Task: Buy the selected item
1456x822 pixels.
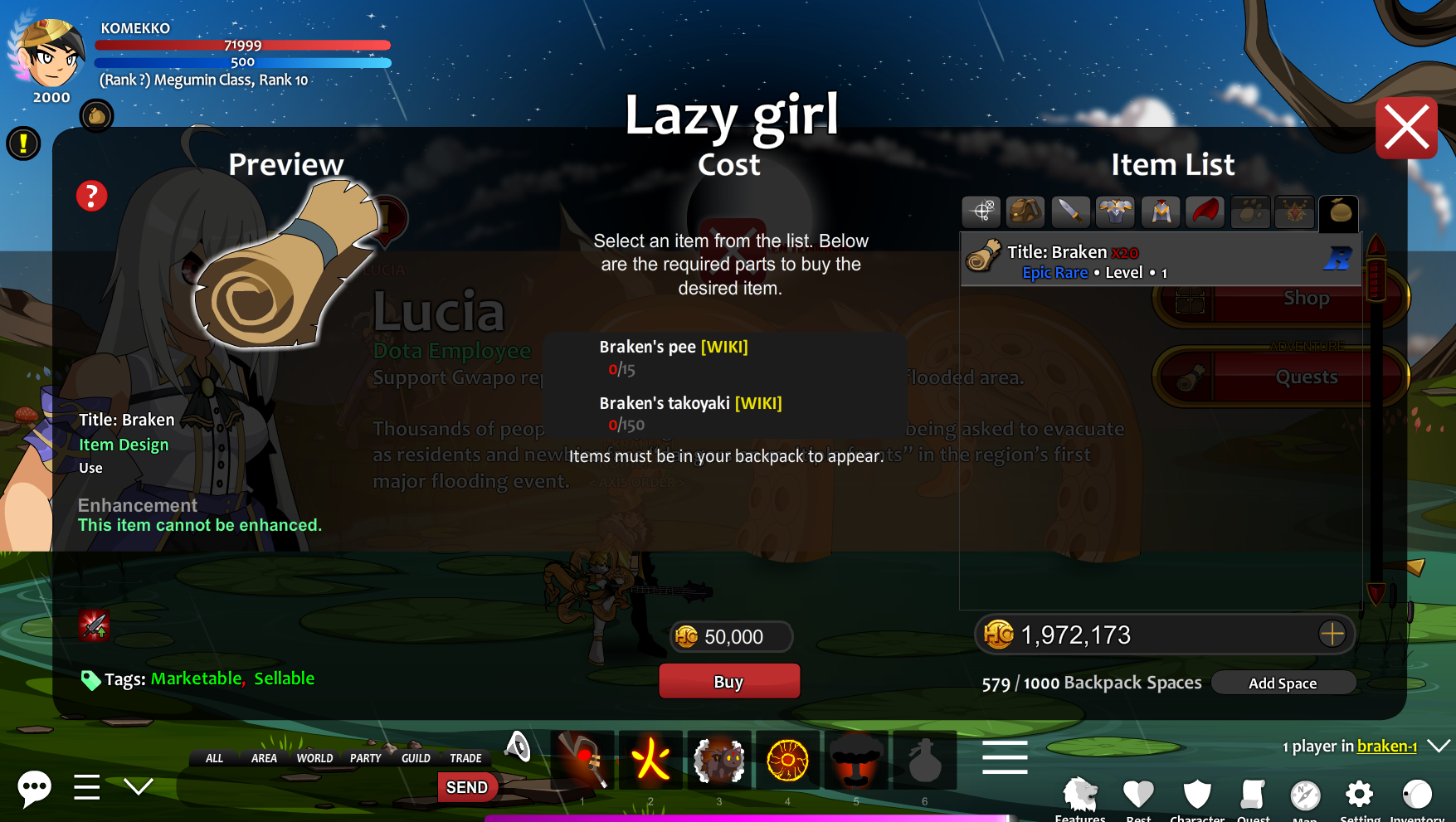Action: 728,681
